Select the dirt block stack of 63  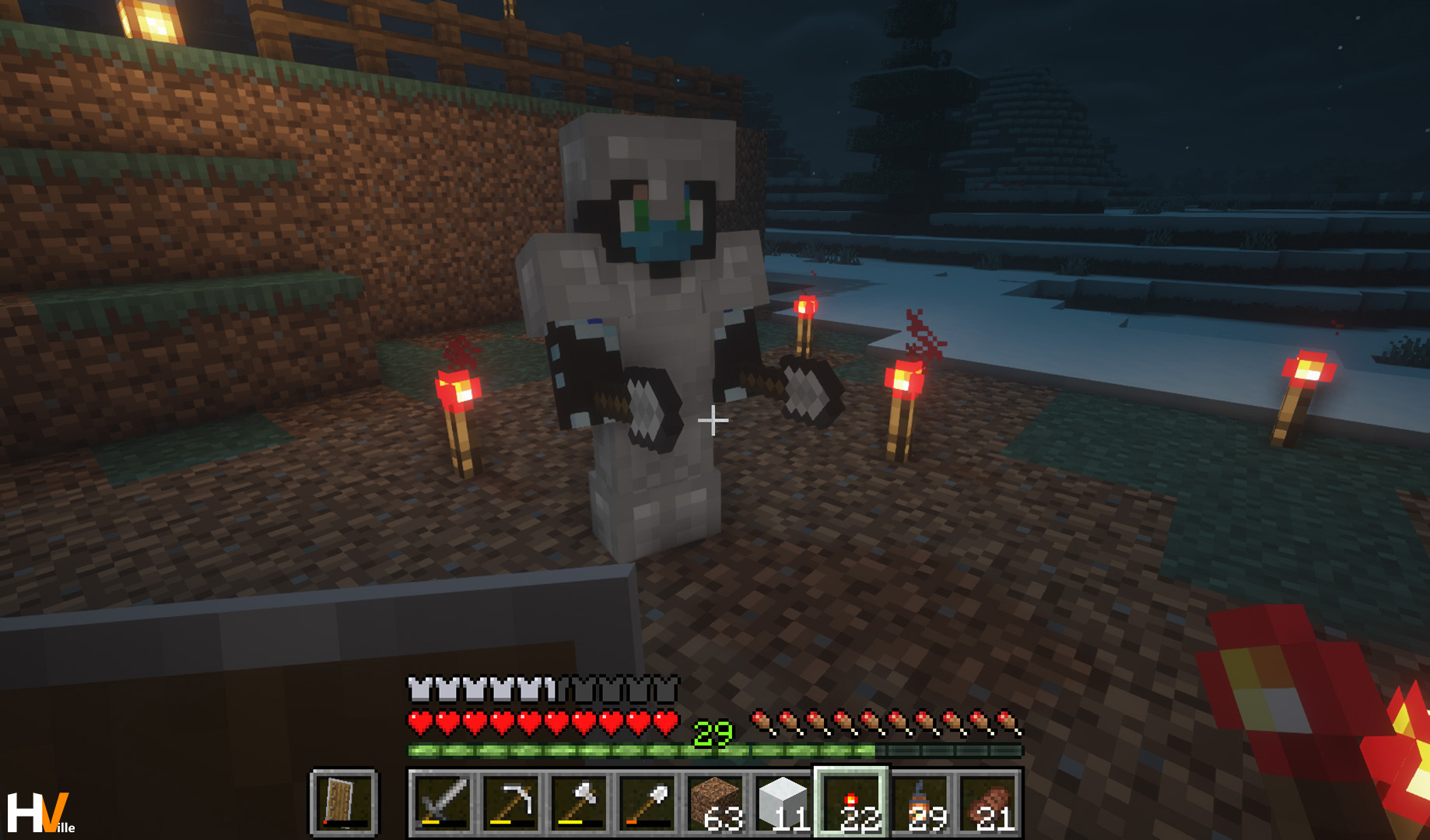coord(716,803)
